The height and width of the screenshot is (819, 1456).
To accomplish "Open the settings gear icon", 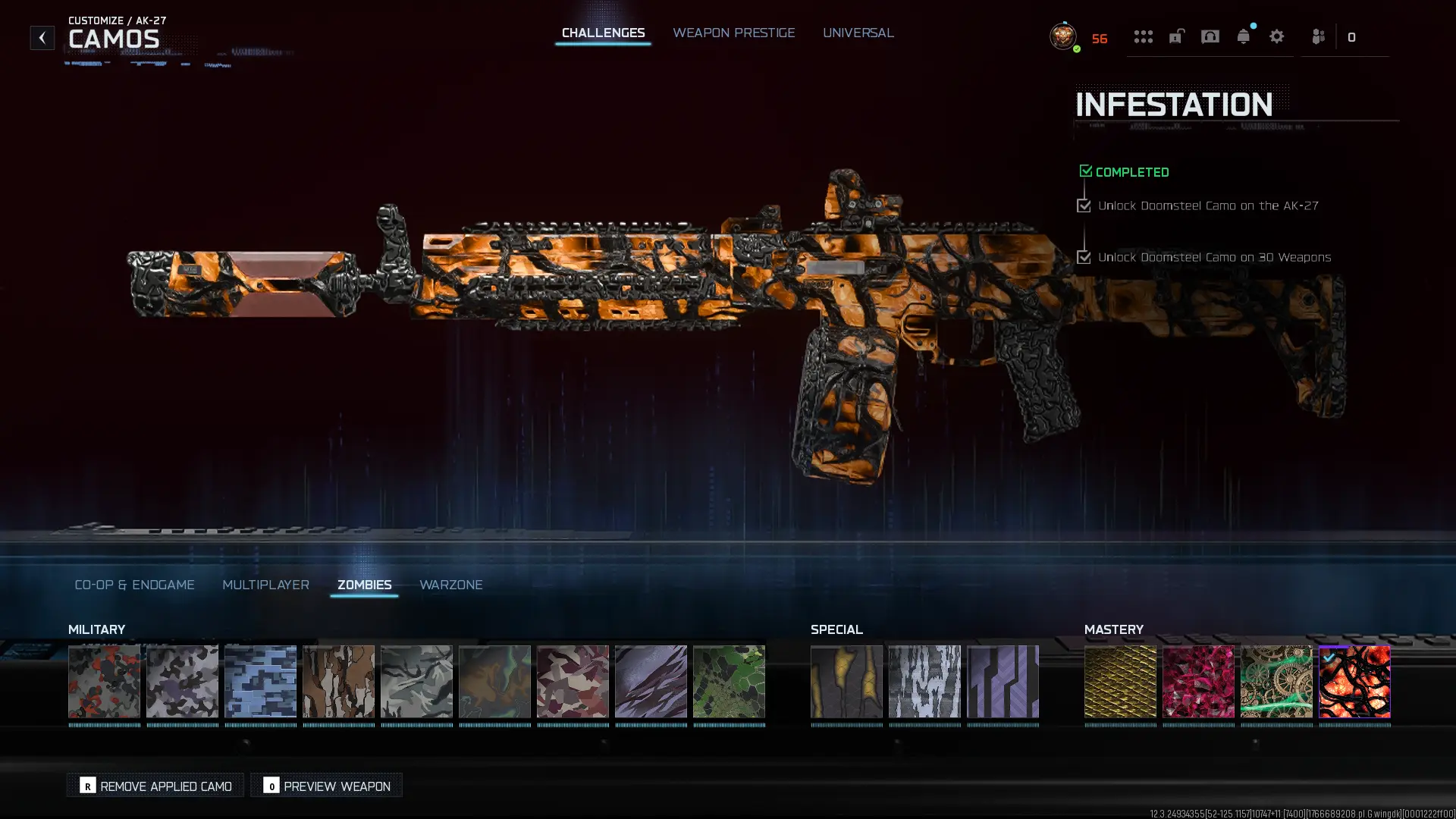I will 1277,36.
